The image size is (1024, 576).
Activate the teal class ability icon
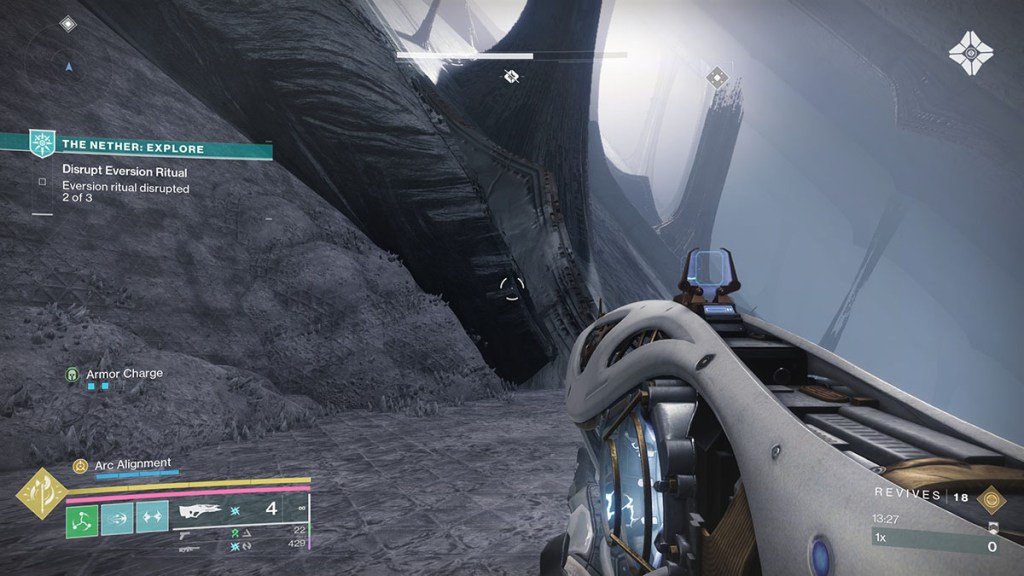point(152,520)
